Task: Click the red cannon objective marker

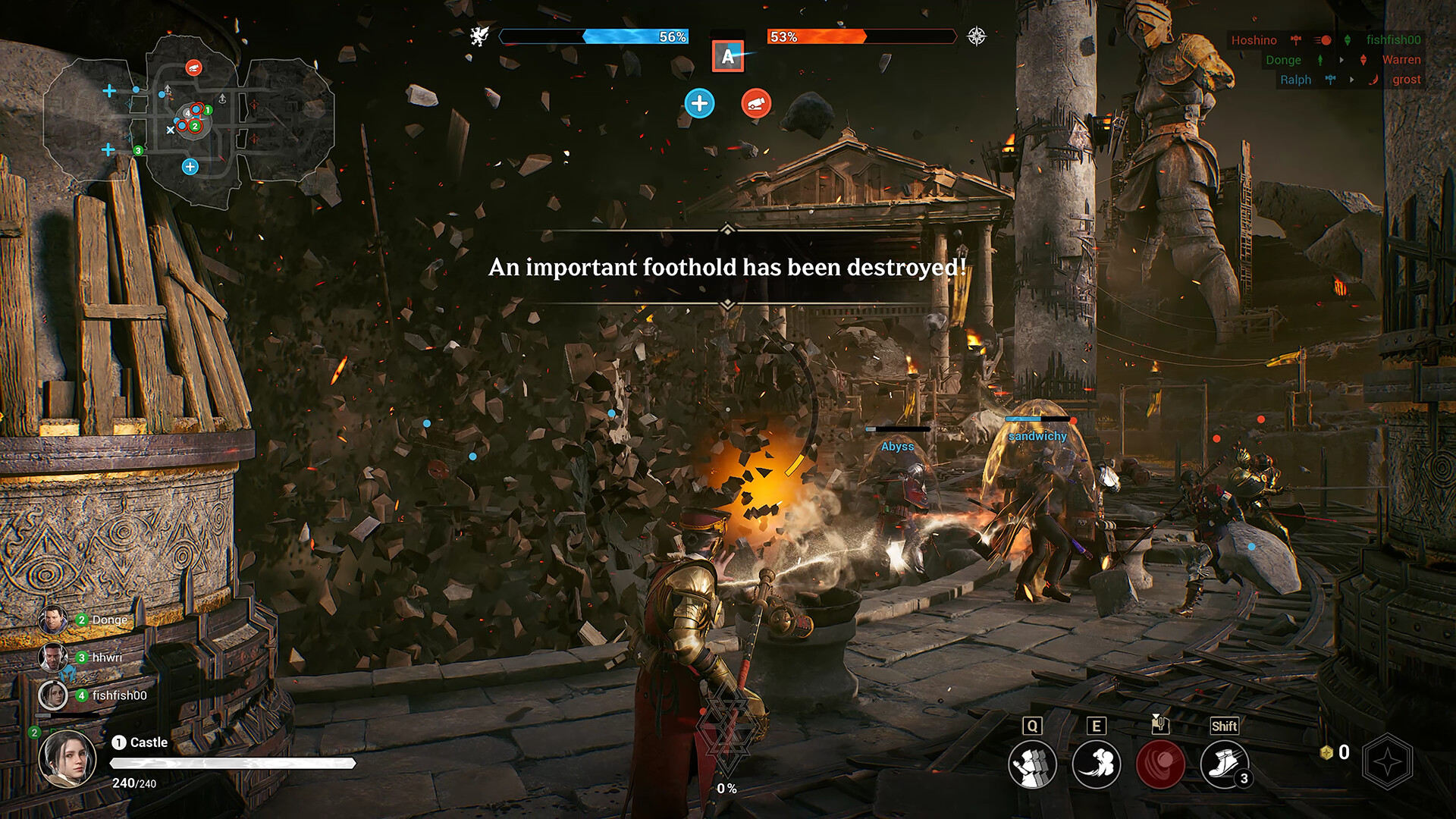Action: click(755, 104)
